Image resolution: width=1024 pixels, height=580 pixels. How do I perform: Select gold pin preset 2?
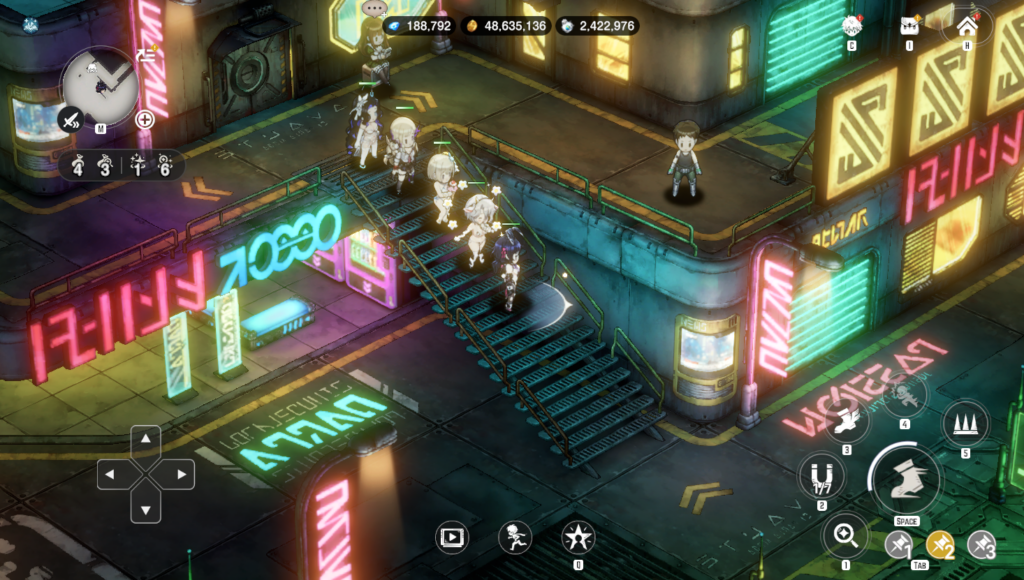pyautogui.click(x=940, y=545)
